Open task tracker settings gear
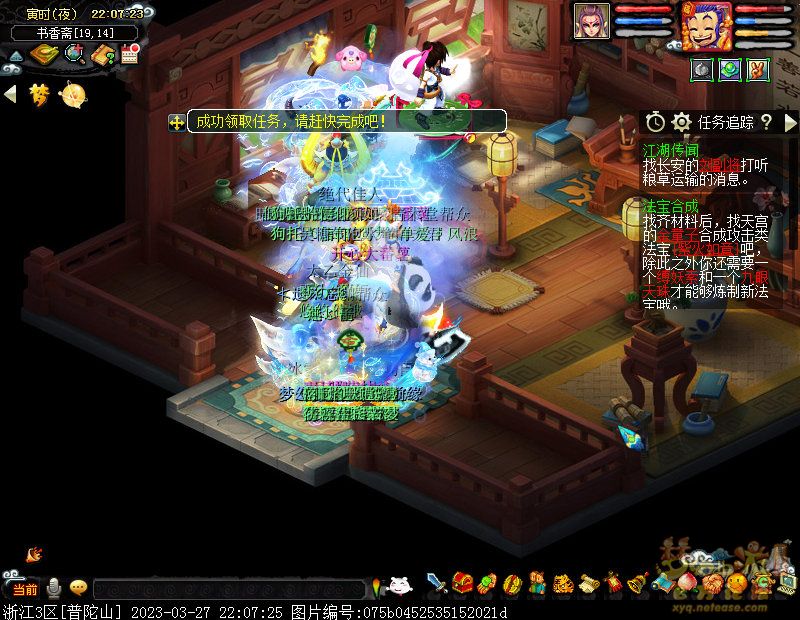This screenshot has width=800, height=620. (682, 122)
